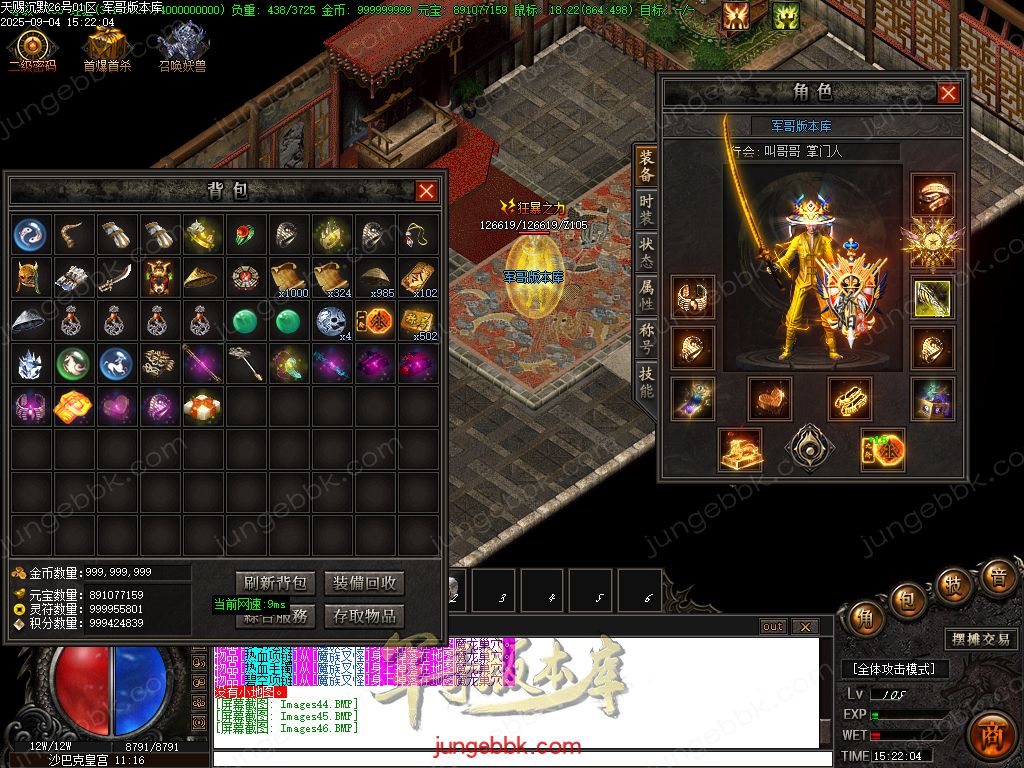Toggle the 音 sound round button
Screen dimensions: 1024x768
[997, 577]
